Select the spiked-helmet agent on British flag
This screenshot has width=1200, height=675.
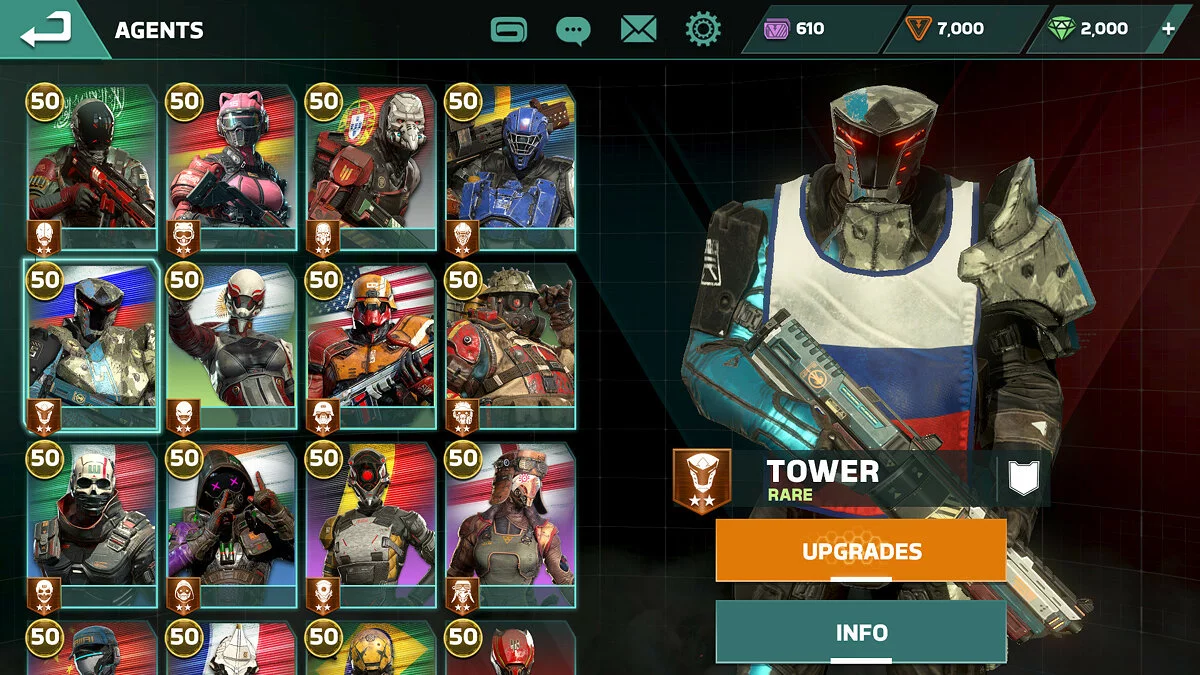[x=510, y=346]
